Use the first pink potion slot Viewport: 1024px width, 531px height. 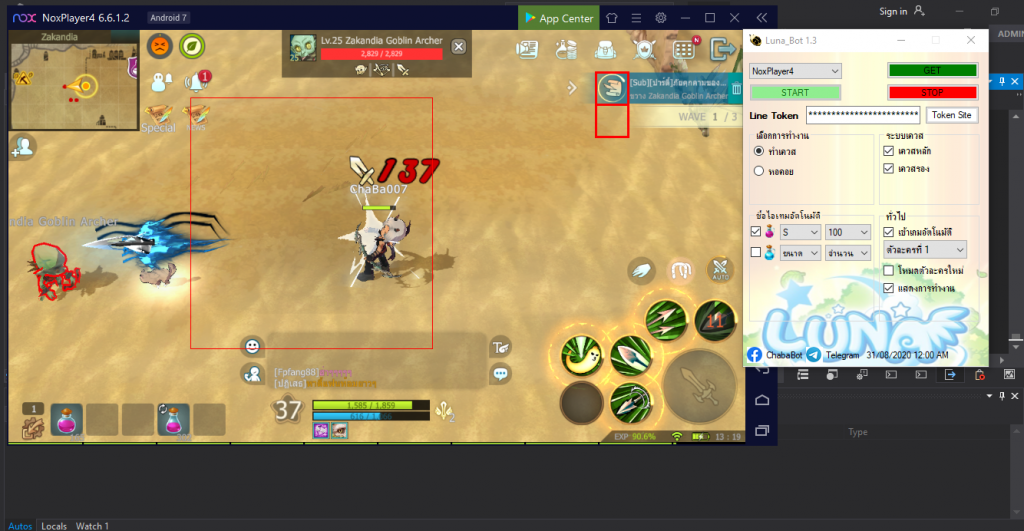pos(67,419)
